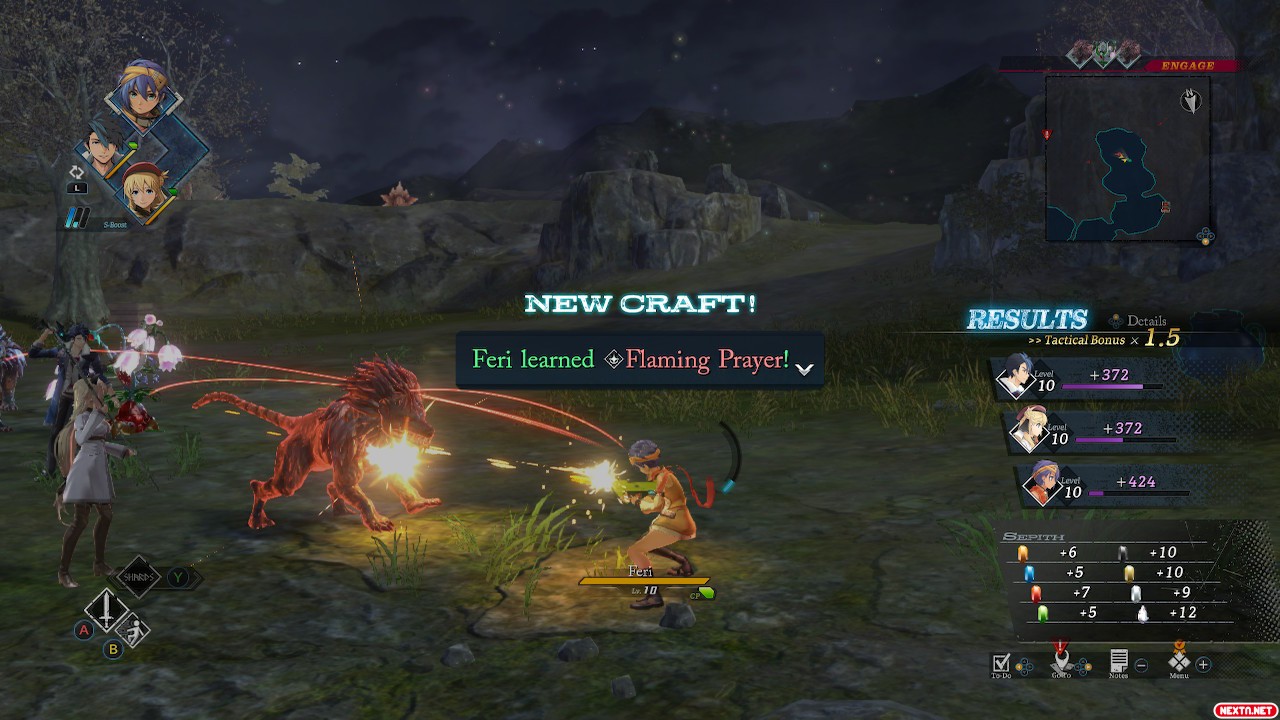Show battle results Details
Viewport: 1280px width, 720px height.
[x=1140, y=321]
